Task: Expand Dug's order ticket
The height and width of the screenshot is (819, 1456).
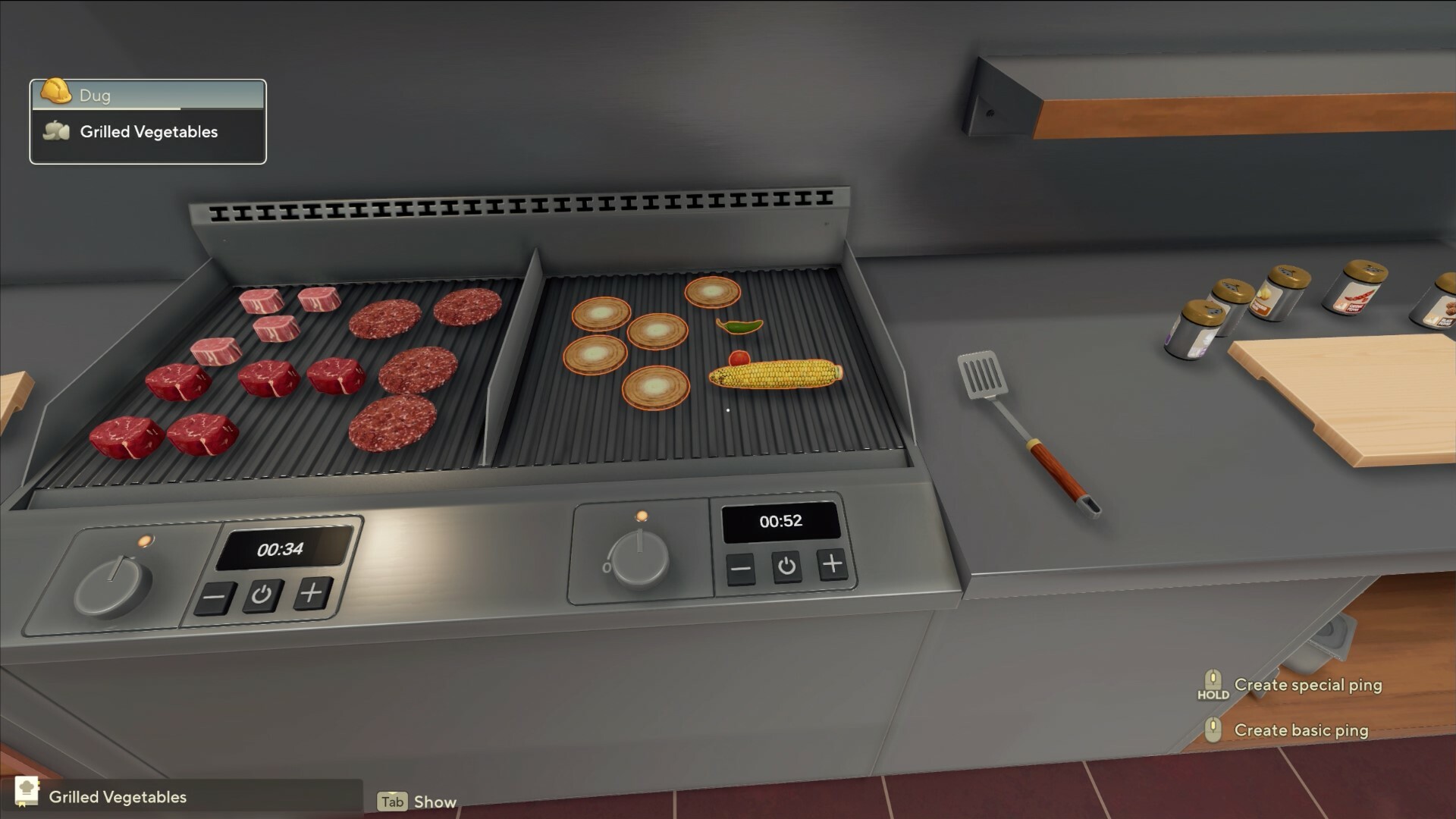Action: [147, 95]
